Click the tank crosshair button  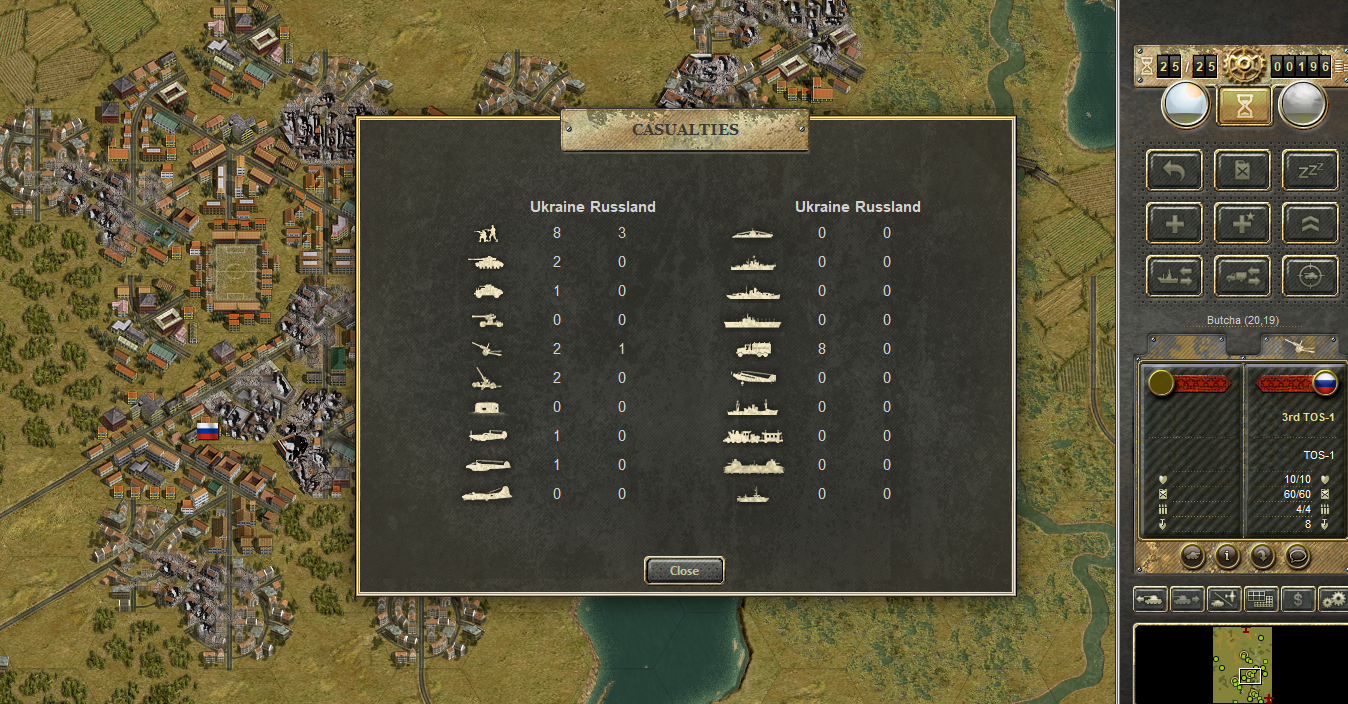pos(1309,276)
